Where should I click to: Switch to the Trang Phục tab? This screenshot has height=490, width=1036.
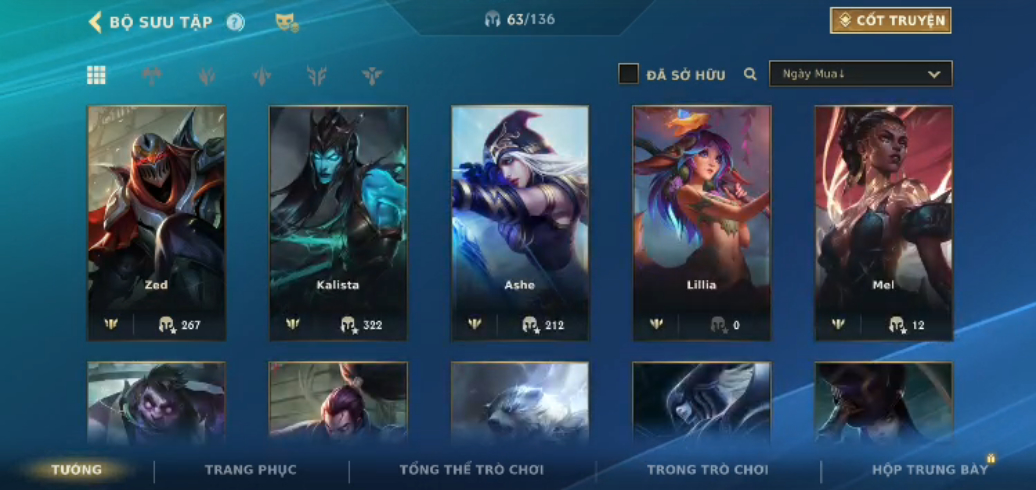251,469
